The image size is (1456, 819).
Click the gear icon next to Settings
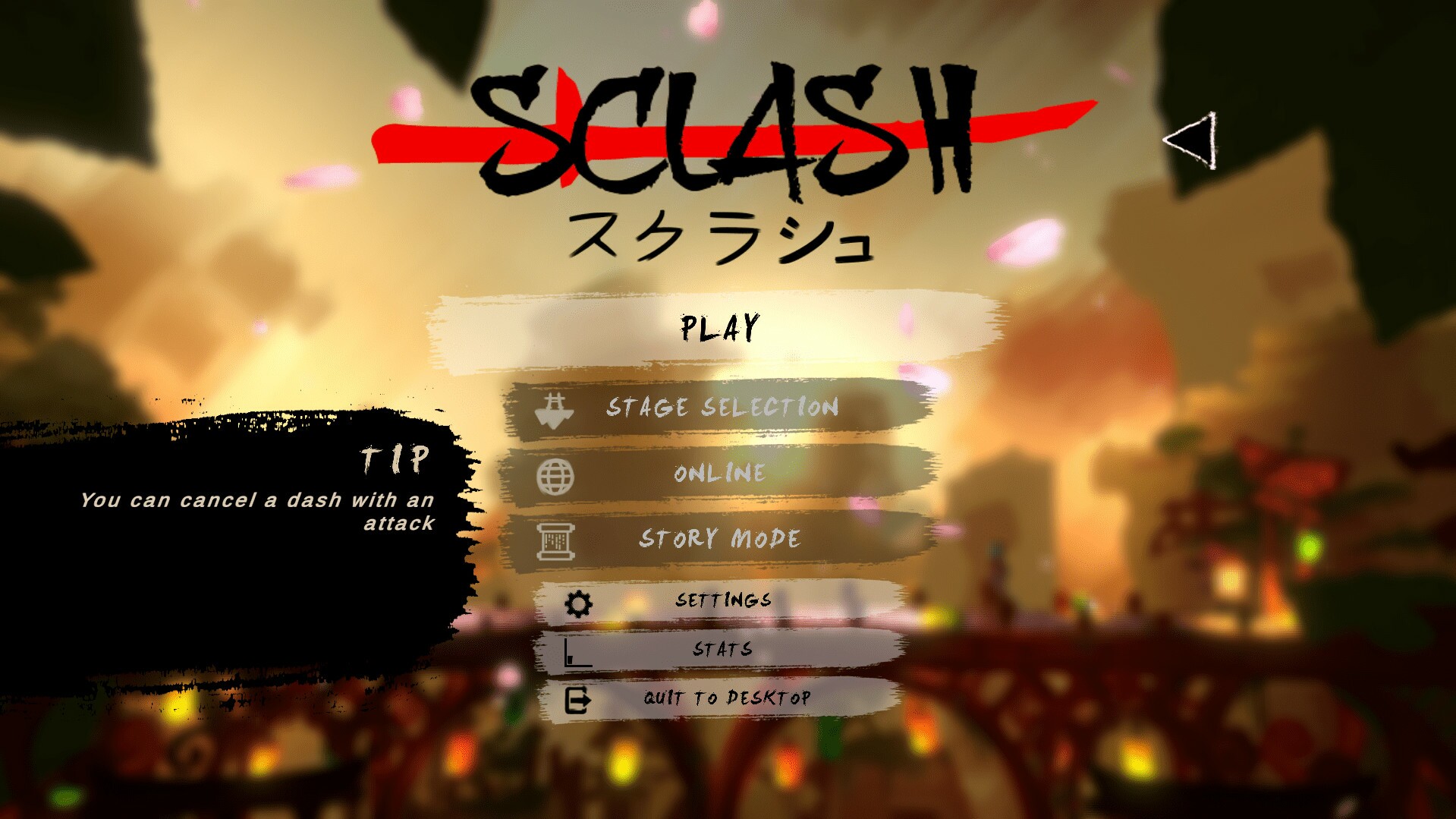tap(578, 600)
